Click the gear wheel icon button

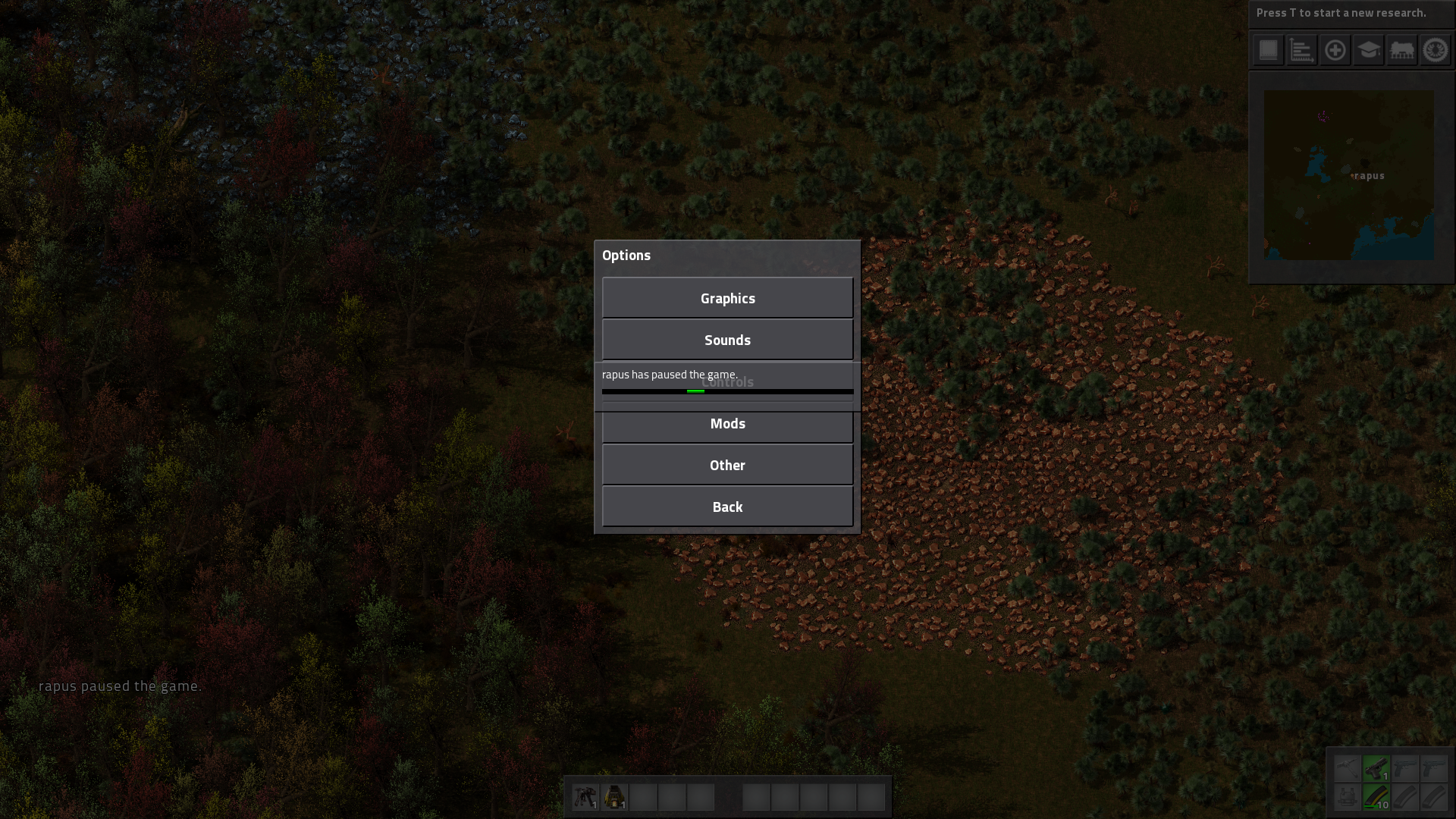point(1435,51)
